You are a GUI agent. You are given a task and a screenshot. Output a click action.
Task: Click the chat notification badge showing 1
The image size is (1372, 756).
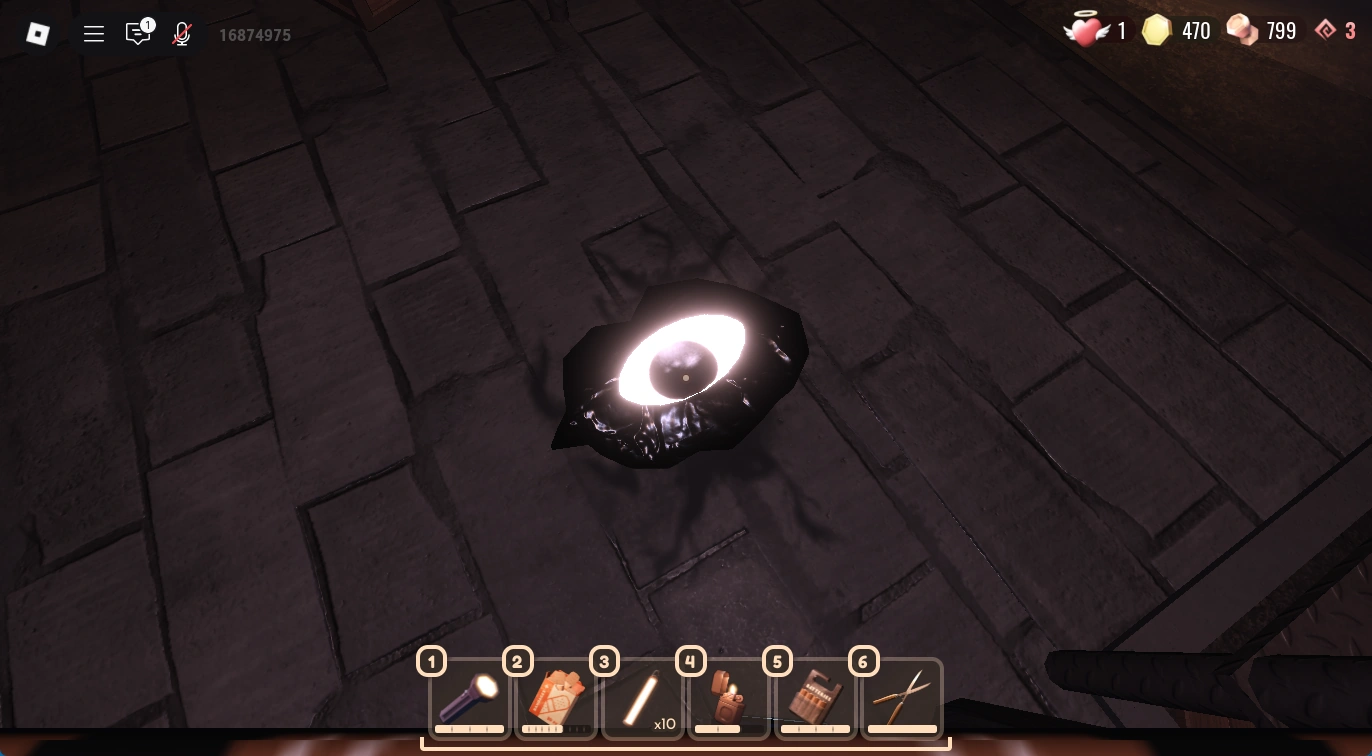148,24
